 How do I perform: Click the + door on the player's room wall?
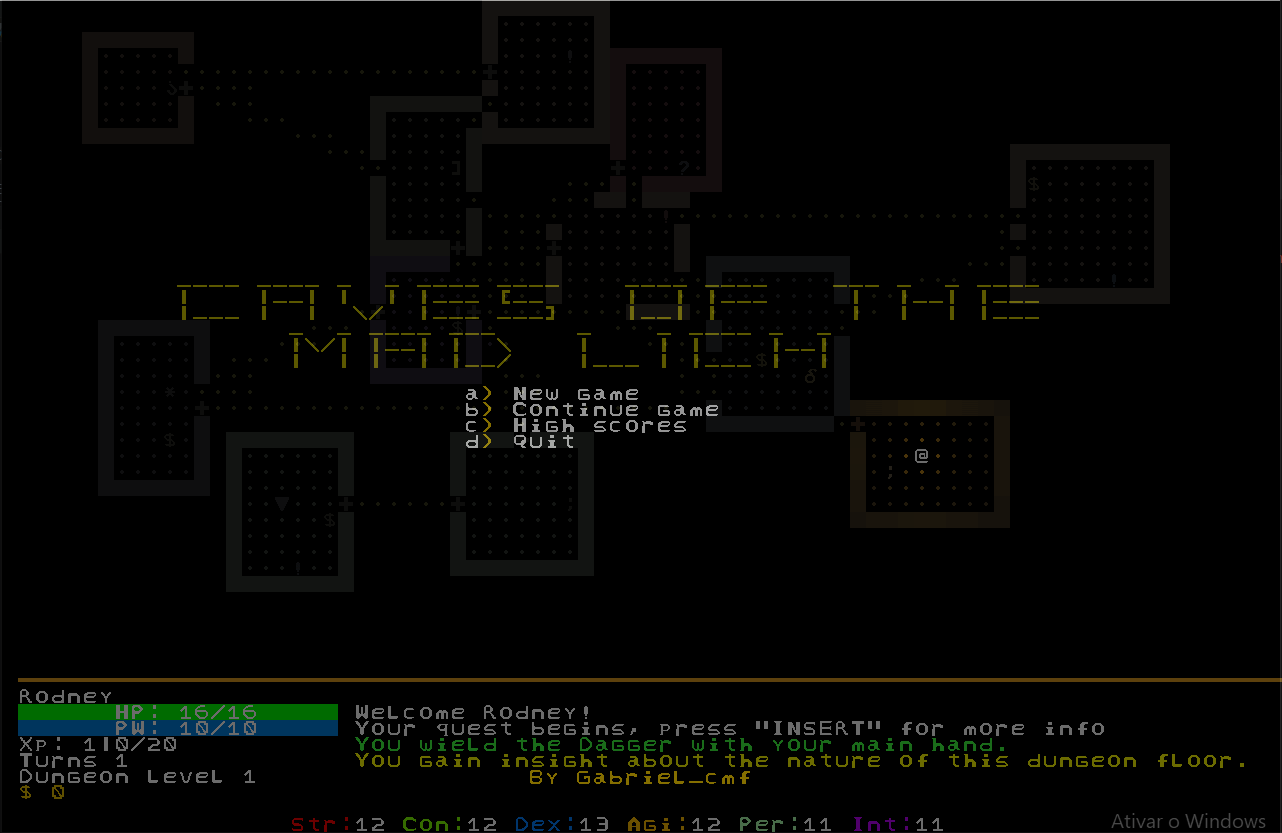coord(858,423)
